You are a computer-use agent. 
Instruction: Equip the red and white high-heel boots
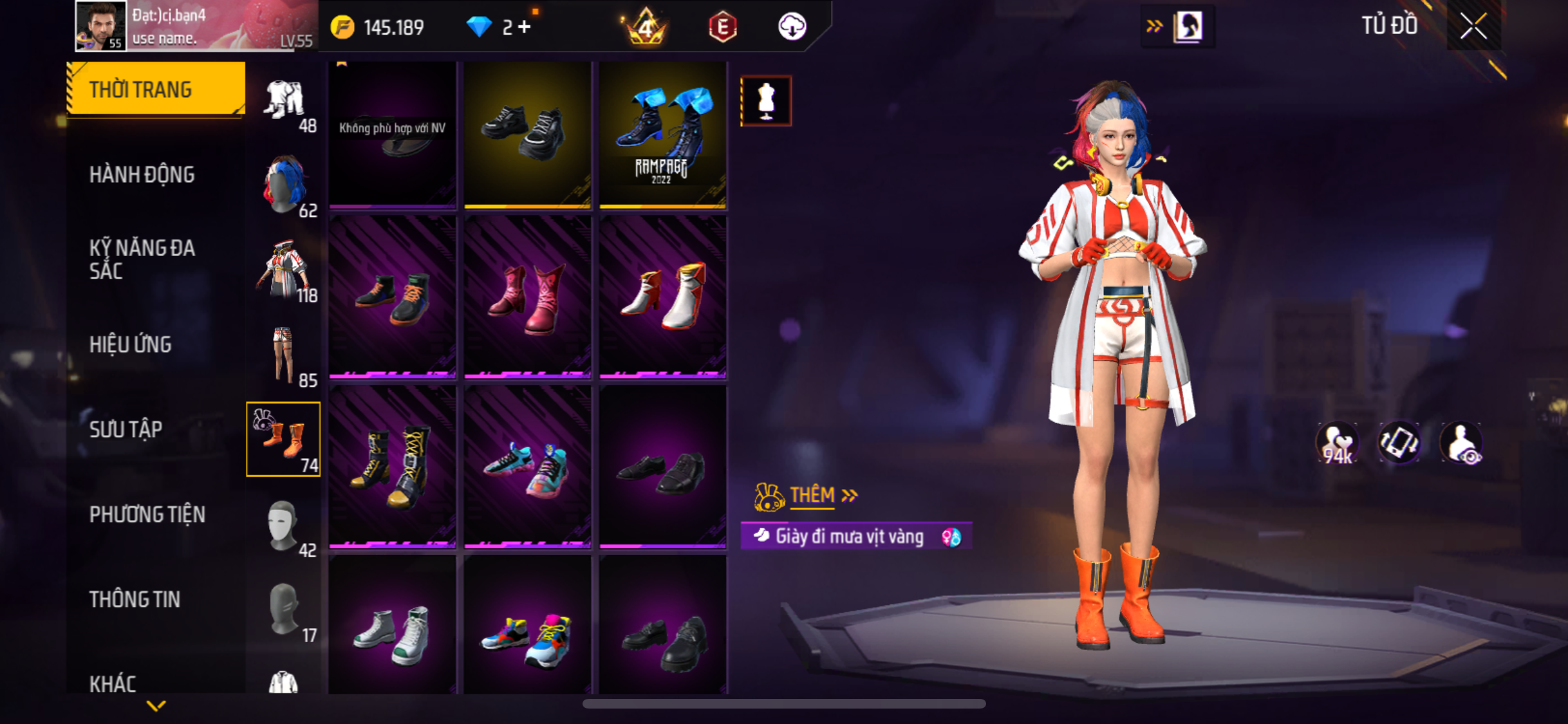662,296
